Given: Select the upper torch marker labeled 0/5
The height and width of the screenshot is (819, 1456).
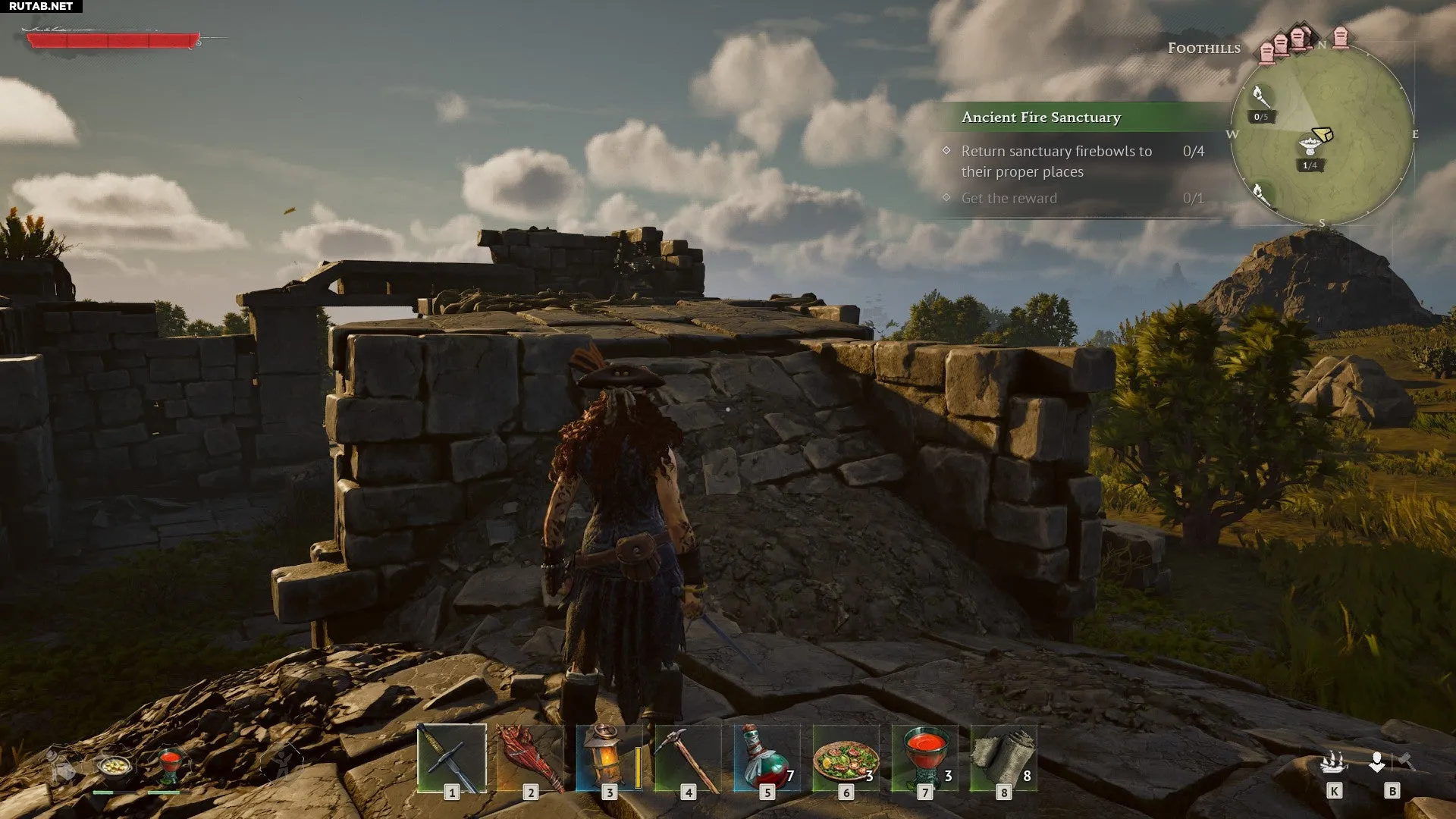Looking at the screenshot, I should coord(1260,97).
